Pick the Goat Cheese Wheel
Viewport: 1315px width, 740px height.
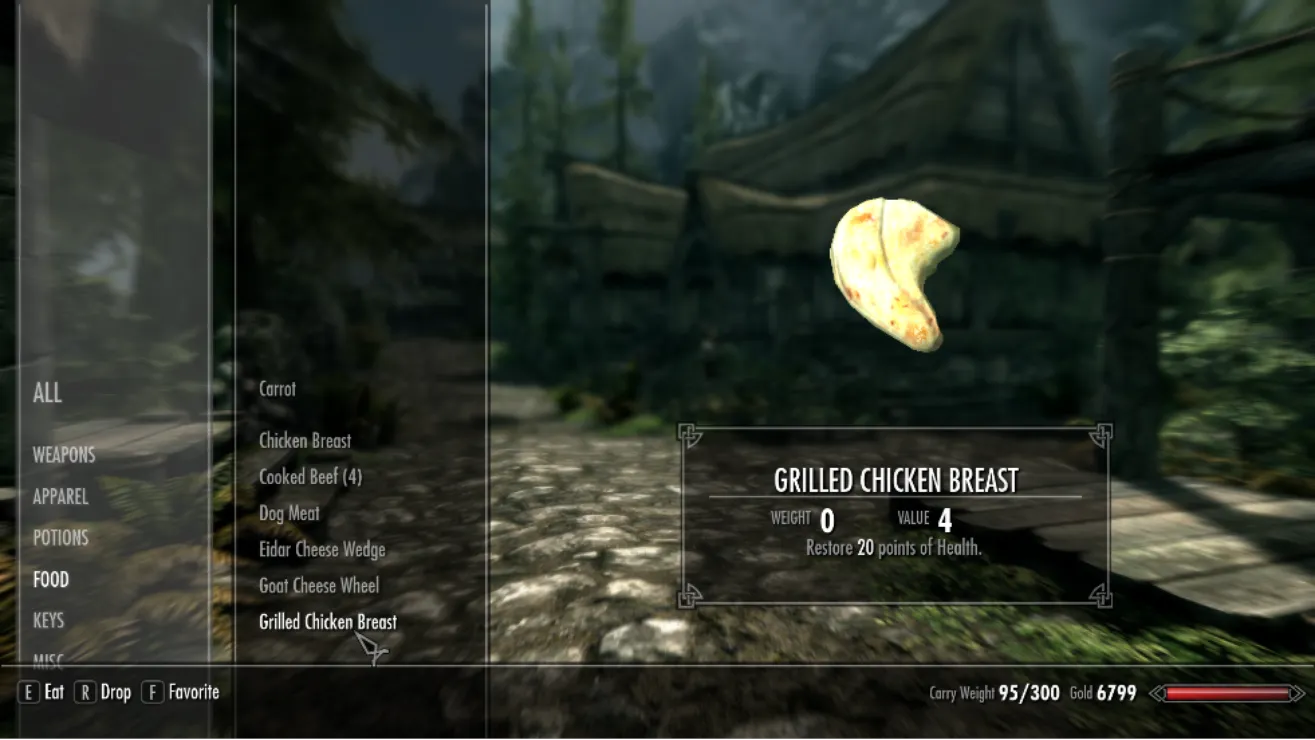(319, 586)
